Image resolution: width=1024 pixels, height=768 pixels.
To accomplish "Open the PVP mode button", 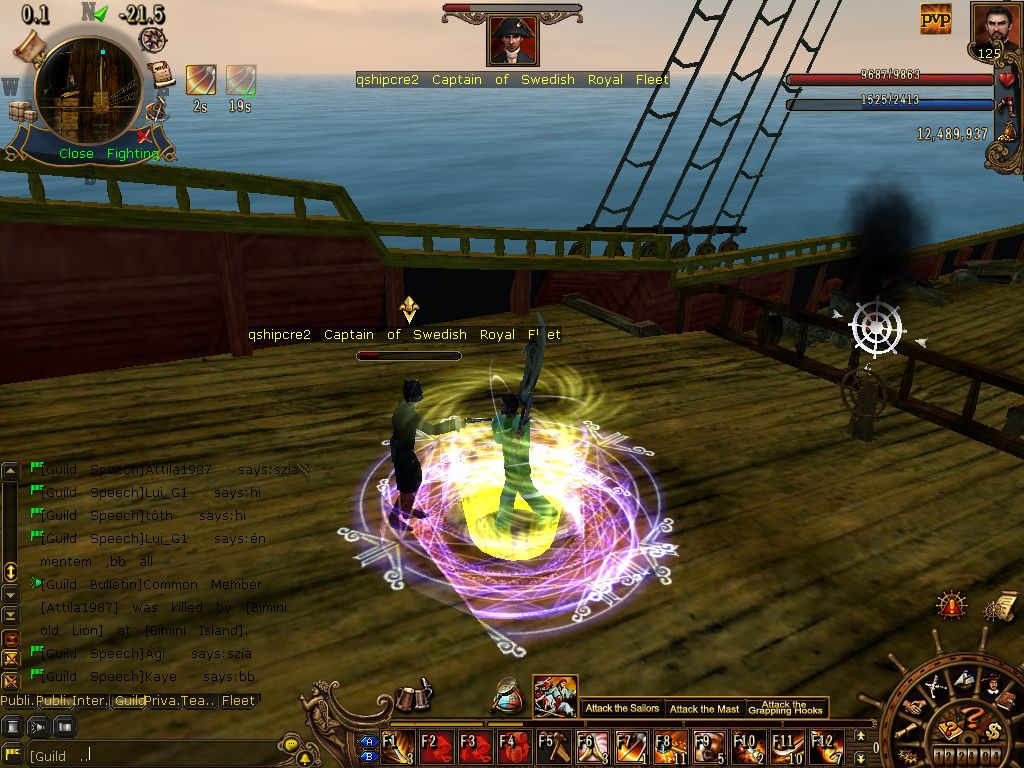I will 936,19.
